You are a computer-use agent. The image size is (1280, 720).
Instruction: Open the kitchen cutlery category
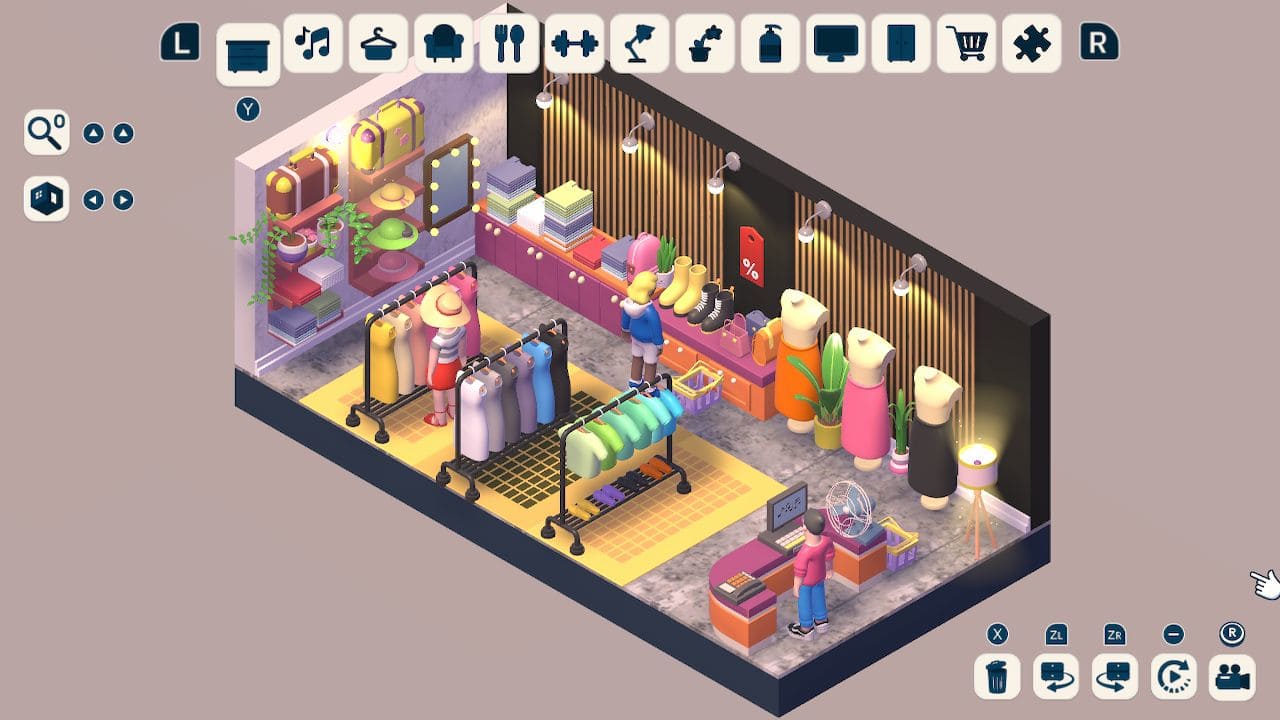[x=509, y=44]
